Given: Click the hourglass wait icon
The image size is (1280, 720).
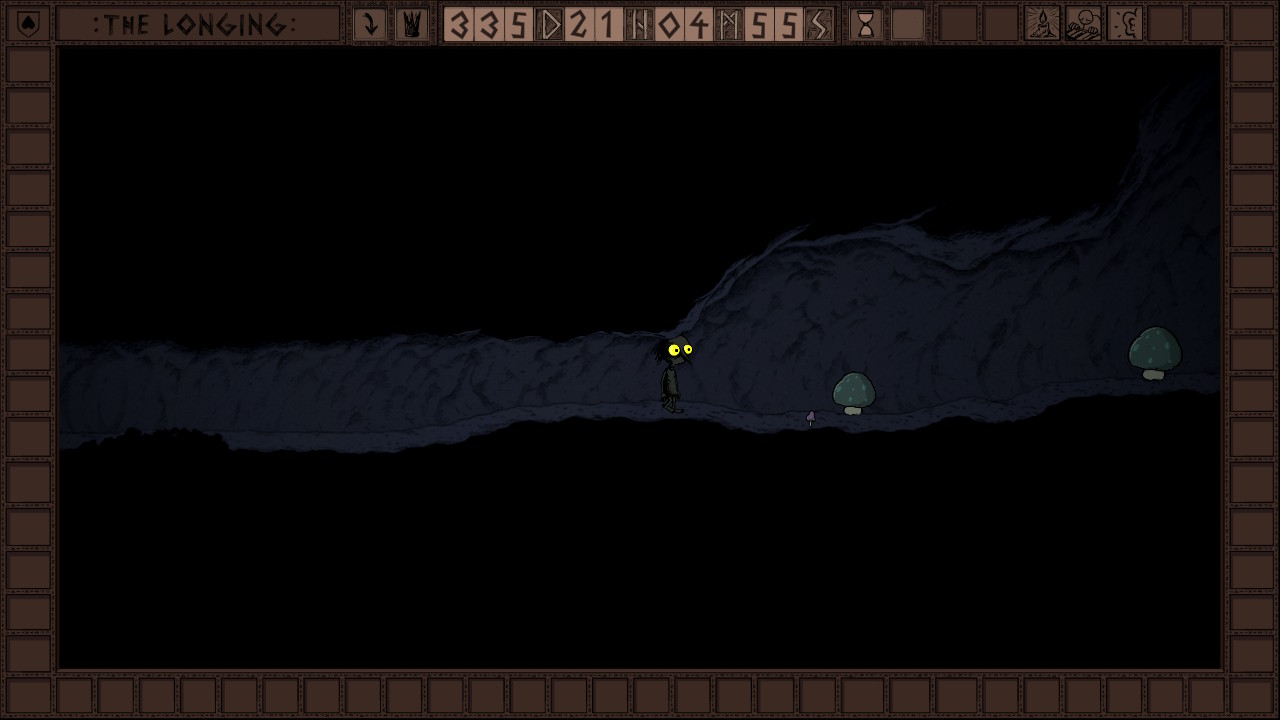Looking at the screenshot, I should tap(866, 24).
